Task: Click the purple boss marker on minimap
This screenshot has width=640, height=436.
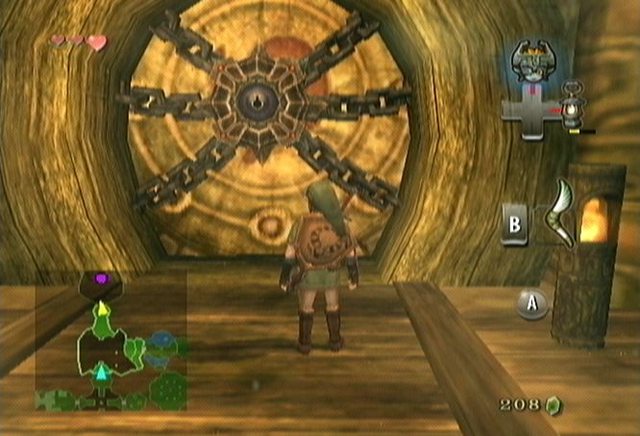Action: [x=100, y=277]
